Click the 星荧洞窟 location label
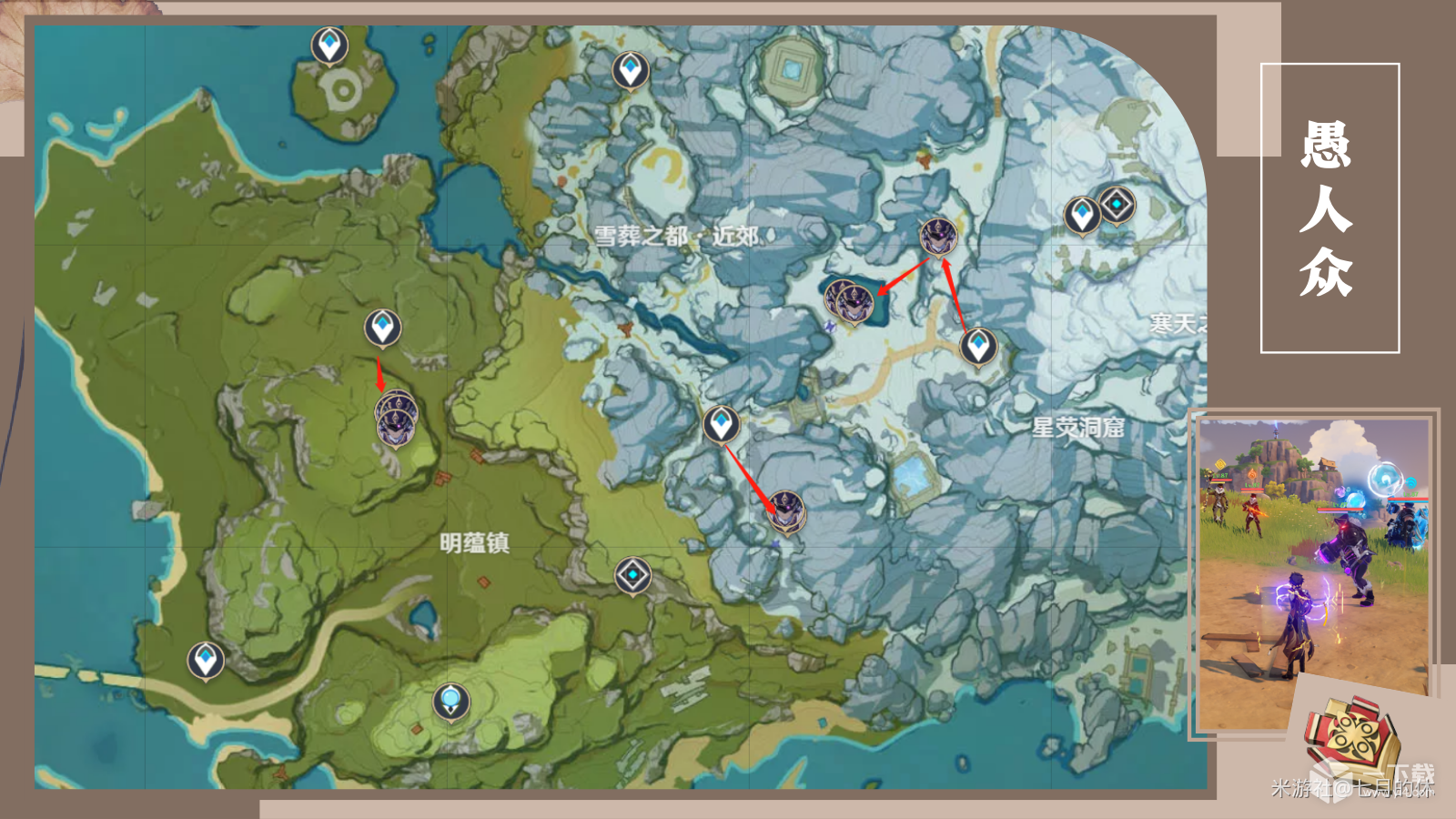The width and height of the screenshot is (1456, 819). [x=1077, y=430]
